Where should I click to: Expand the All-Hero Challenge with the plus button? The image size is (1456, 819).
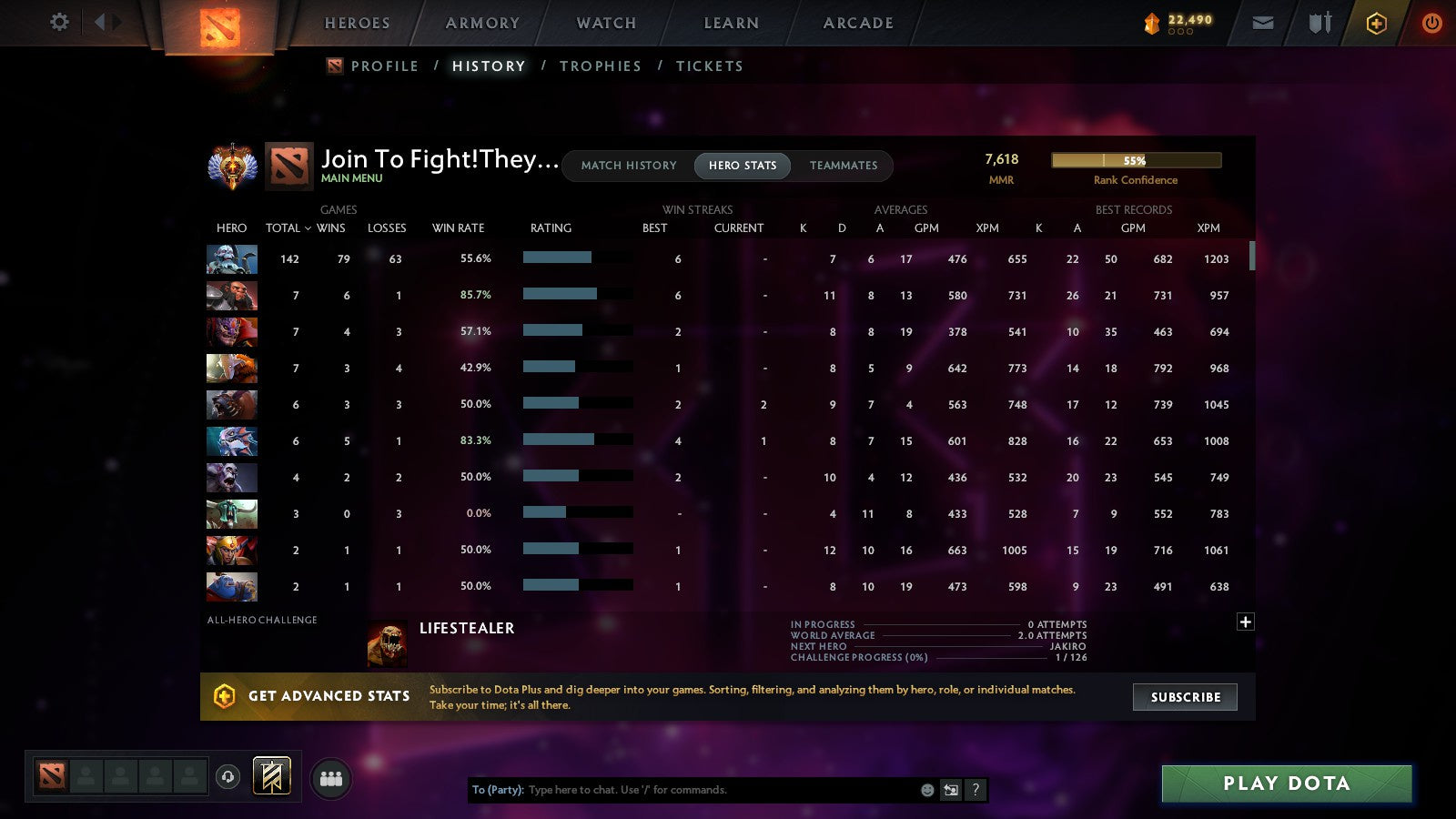[1245, 622]
